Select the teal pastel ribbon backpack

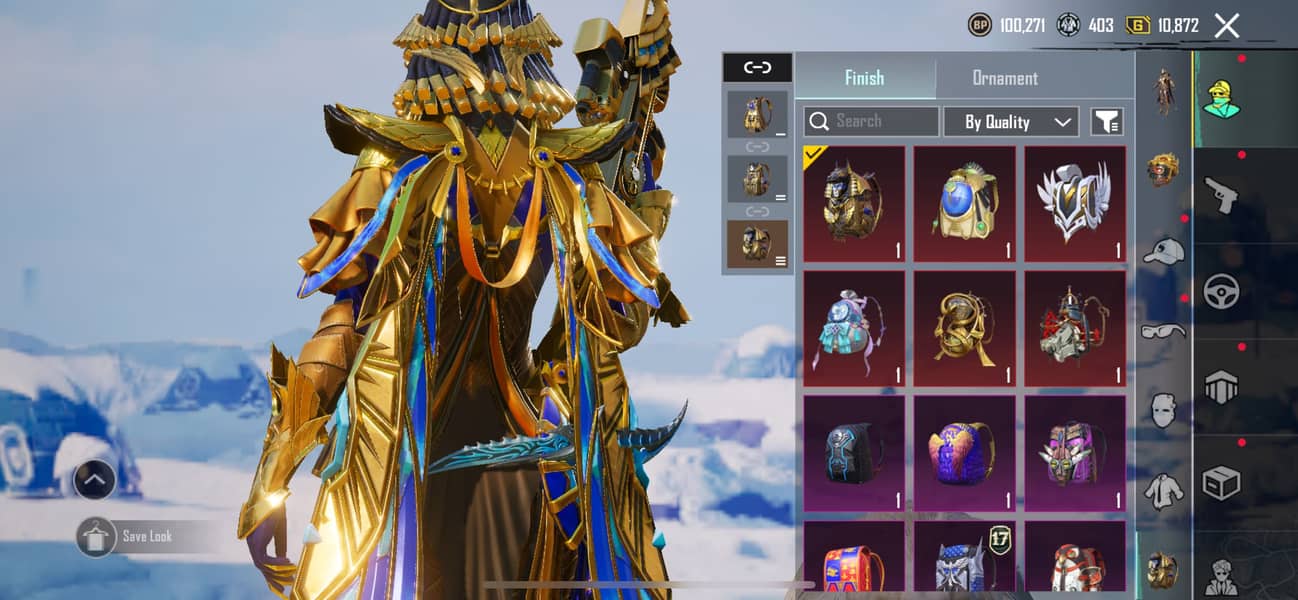click(x=854, y=328)
